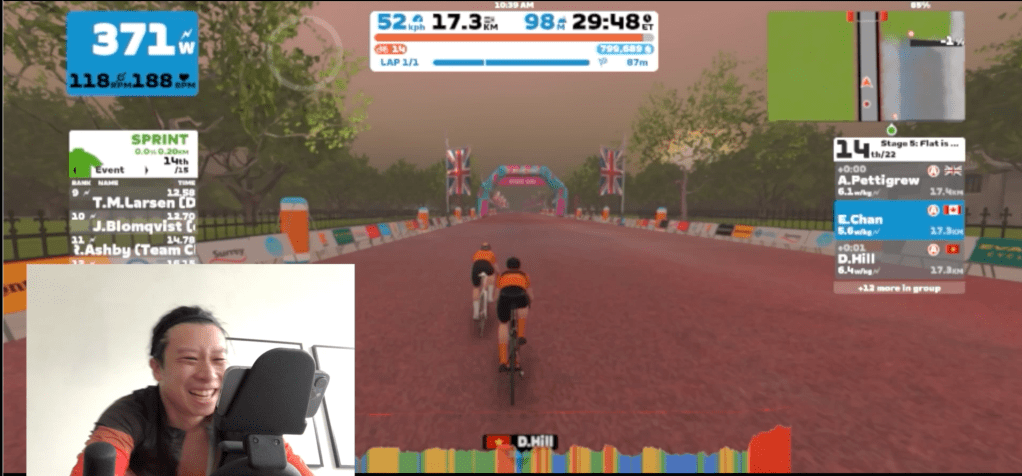Open the minimap in the top-right corner

(865, 66)
